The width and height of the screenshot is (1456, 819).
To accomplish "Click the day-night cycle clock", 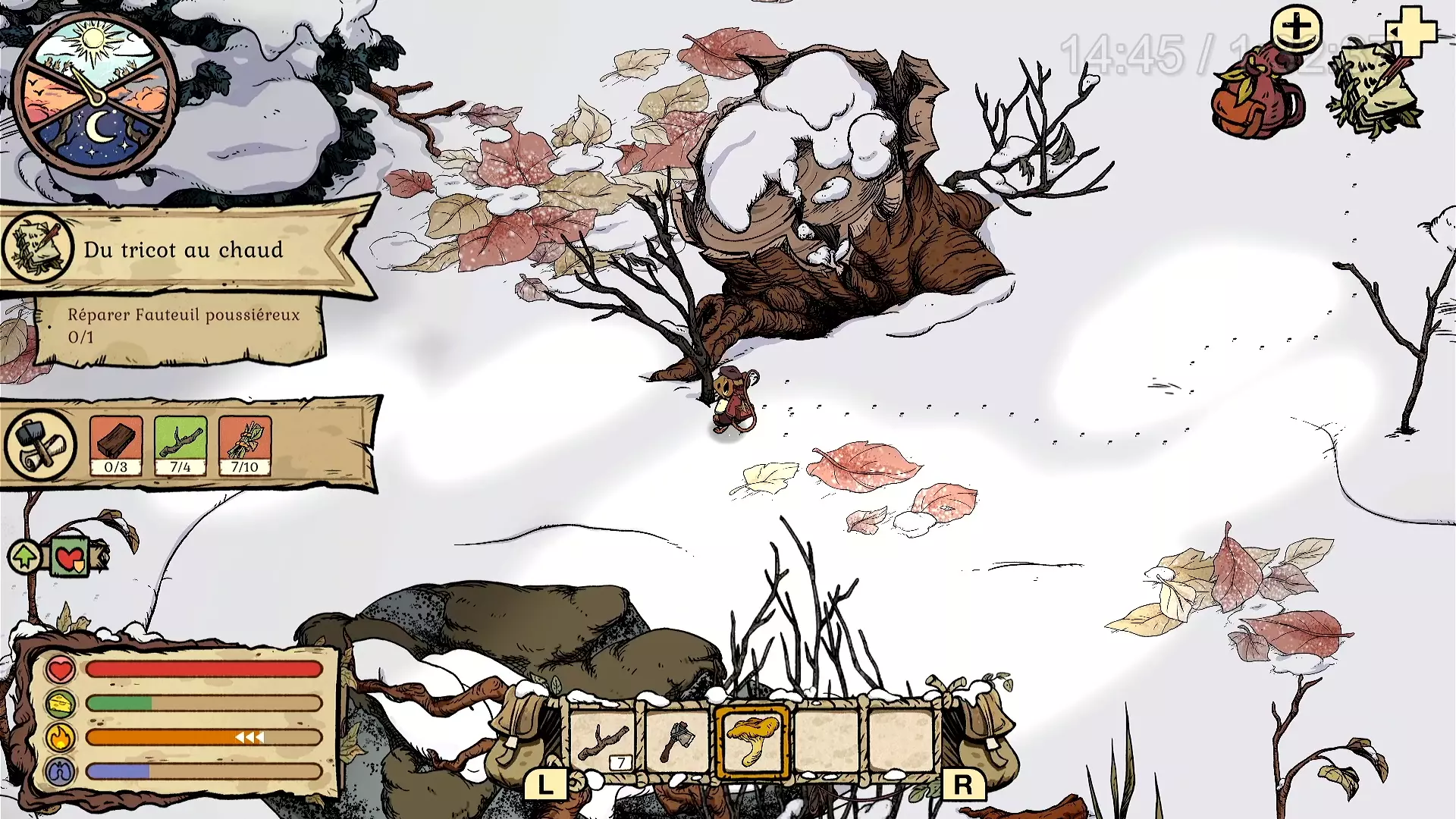I will coord(96,96).
